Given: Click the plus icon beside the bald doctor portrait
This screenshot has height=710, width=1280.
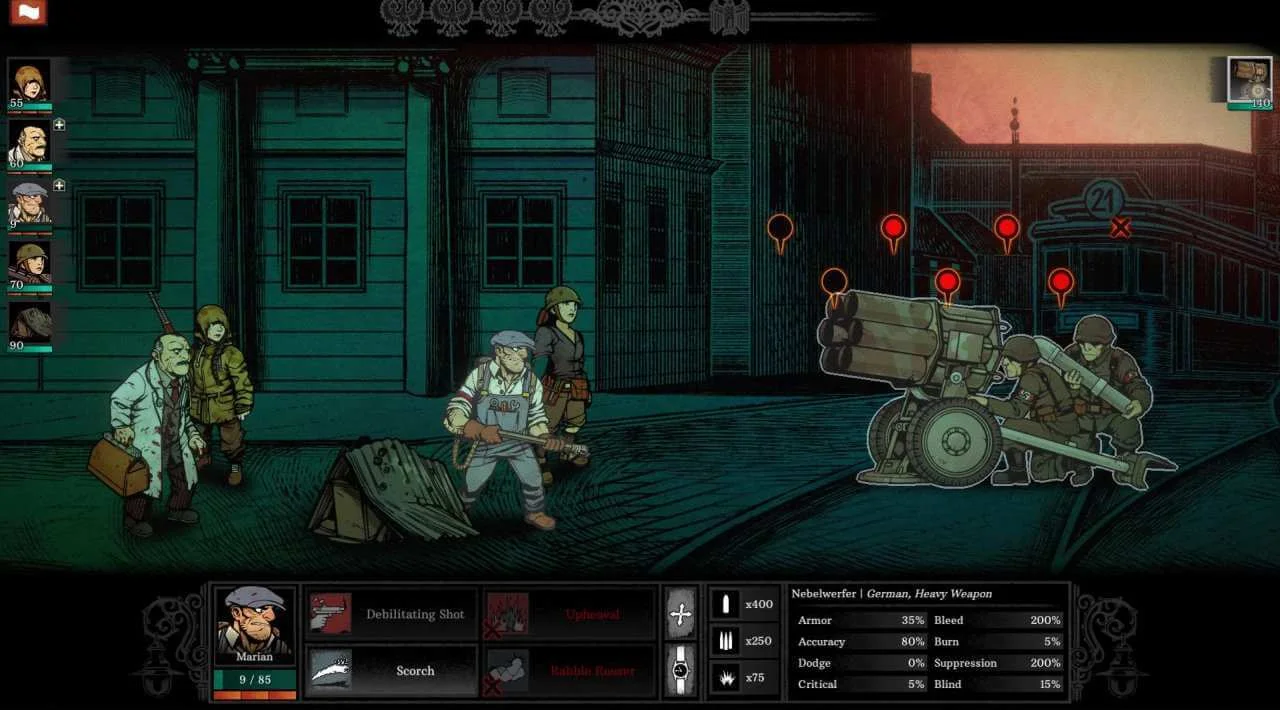Looking at the screenshot, I should pyautogui.click(x=59, y=125).
